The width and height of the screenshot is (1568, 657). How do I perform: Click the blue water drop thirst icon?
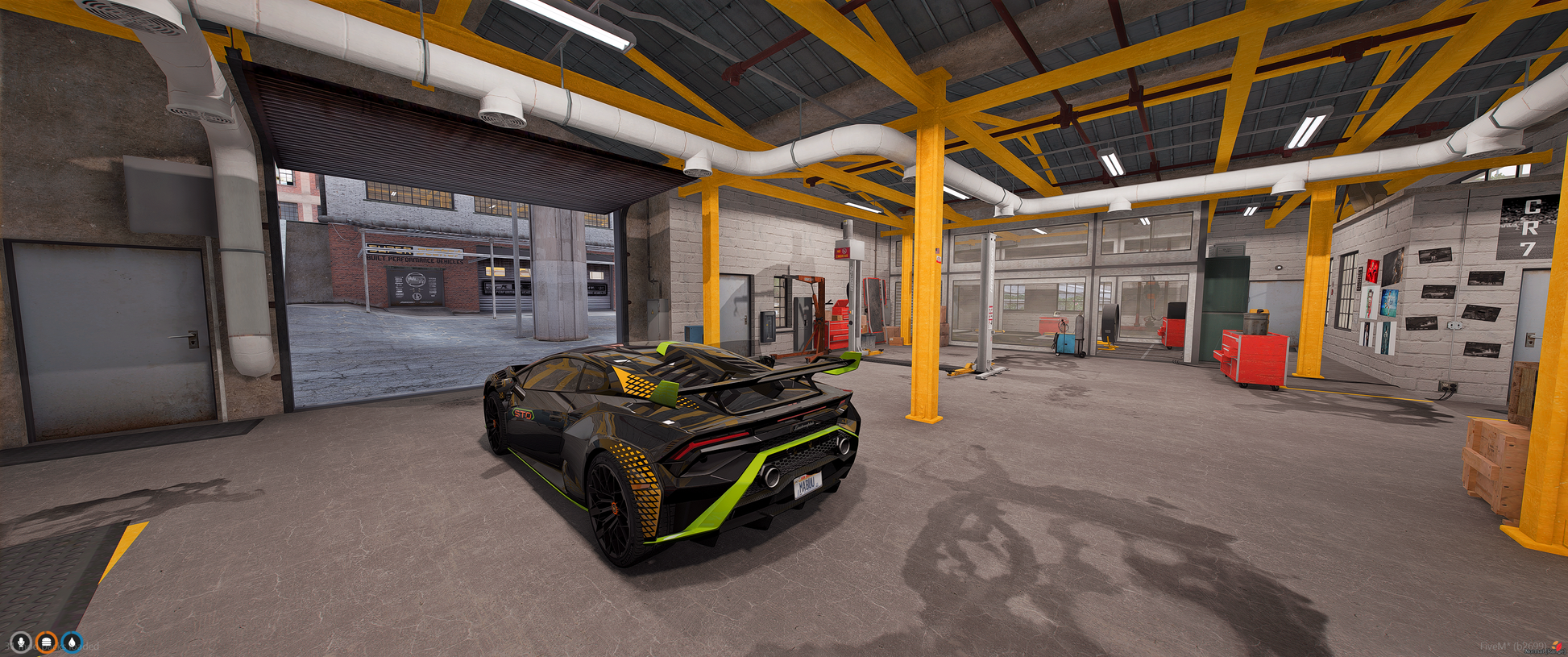tap(73, 642)
